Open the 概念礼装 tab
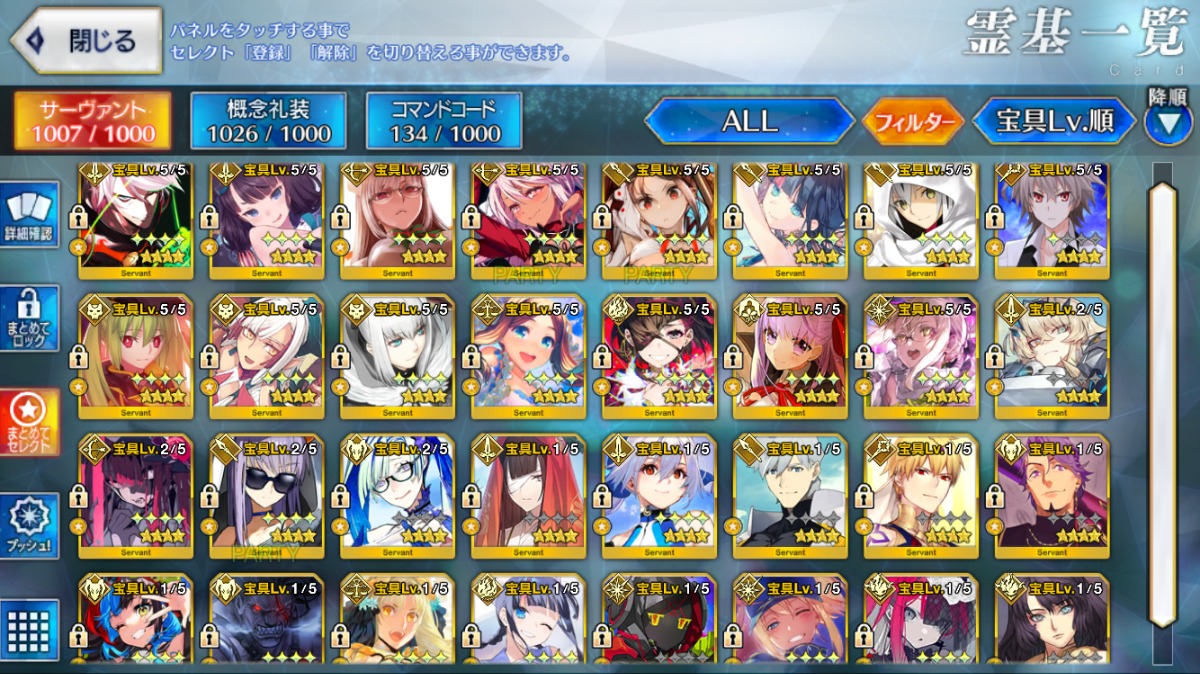1200x674 pixels. coord(268,121)
